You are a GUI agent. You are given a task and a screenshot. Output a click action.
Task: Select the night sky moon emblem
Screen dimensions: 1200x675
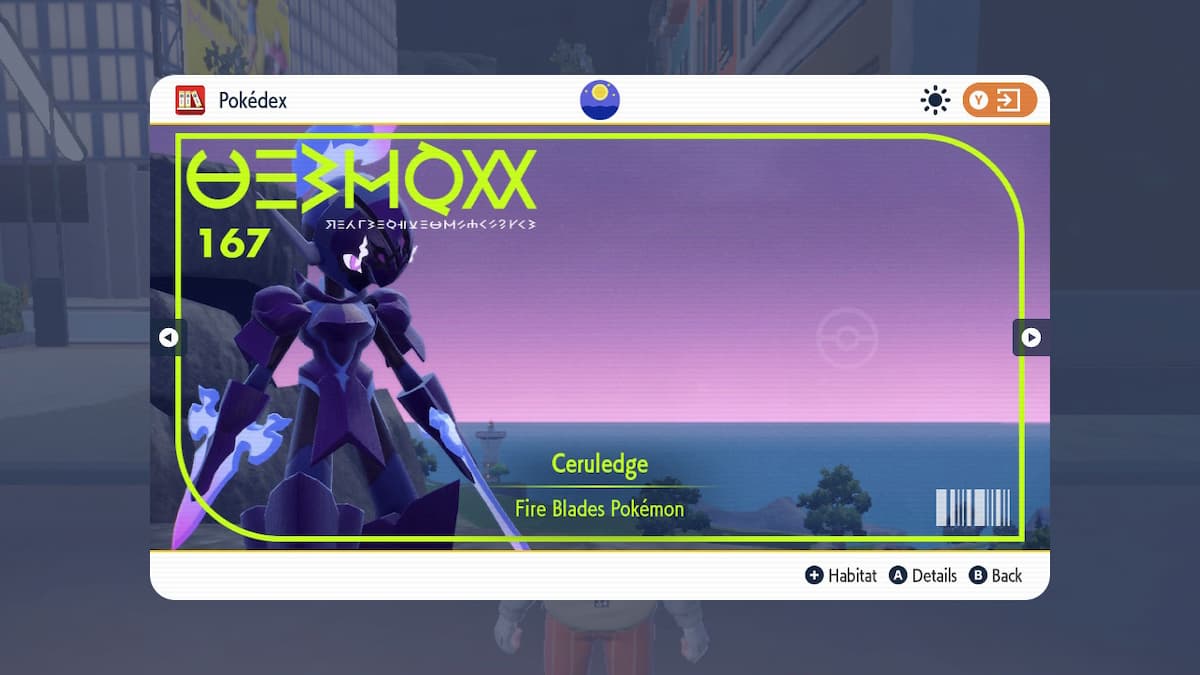click(x=600, y=100)
